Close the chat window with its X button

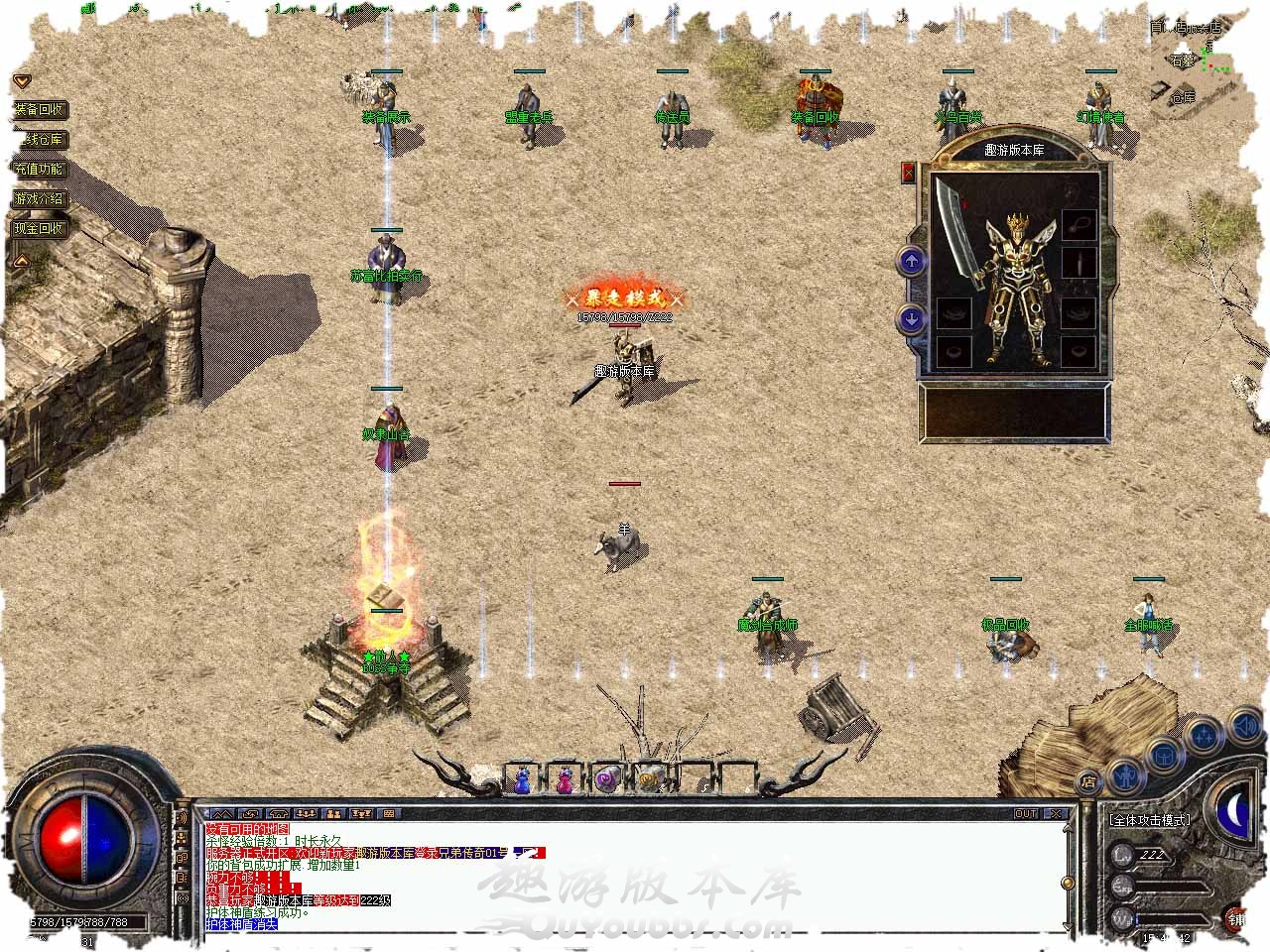(x=1056, y=814)
